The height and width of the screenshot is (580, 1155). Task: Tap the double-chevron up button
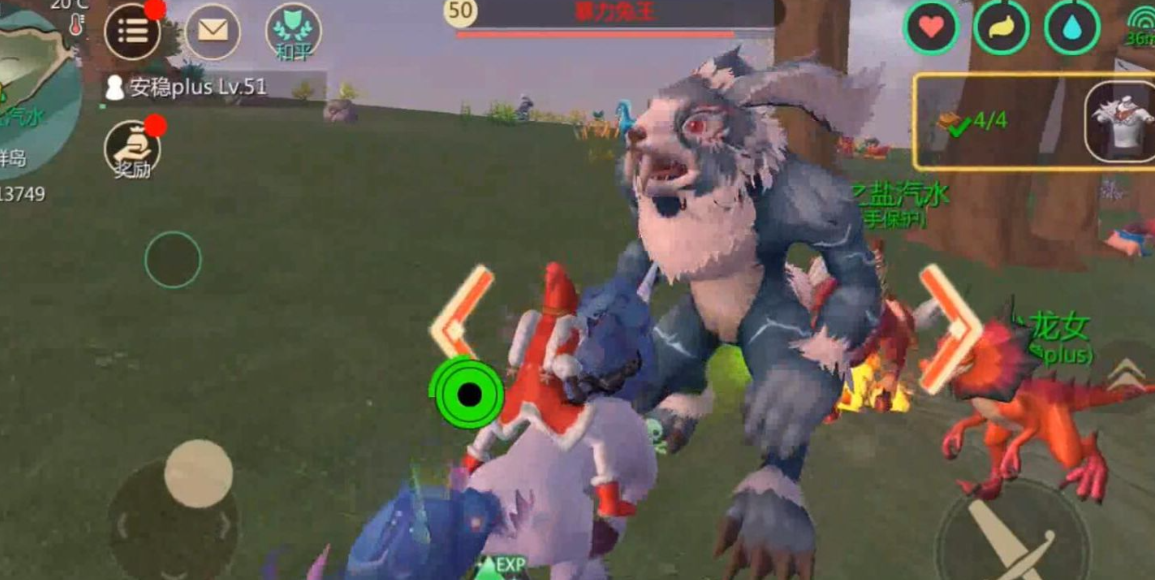[1127, 375]
